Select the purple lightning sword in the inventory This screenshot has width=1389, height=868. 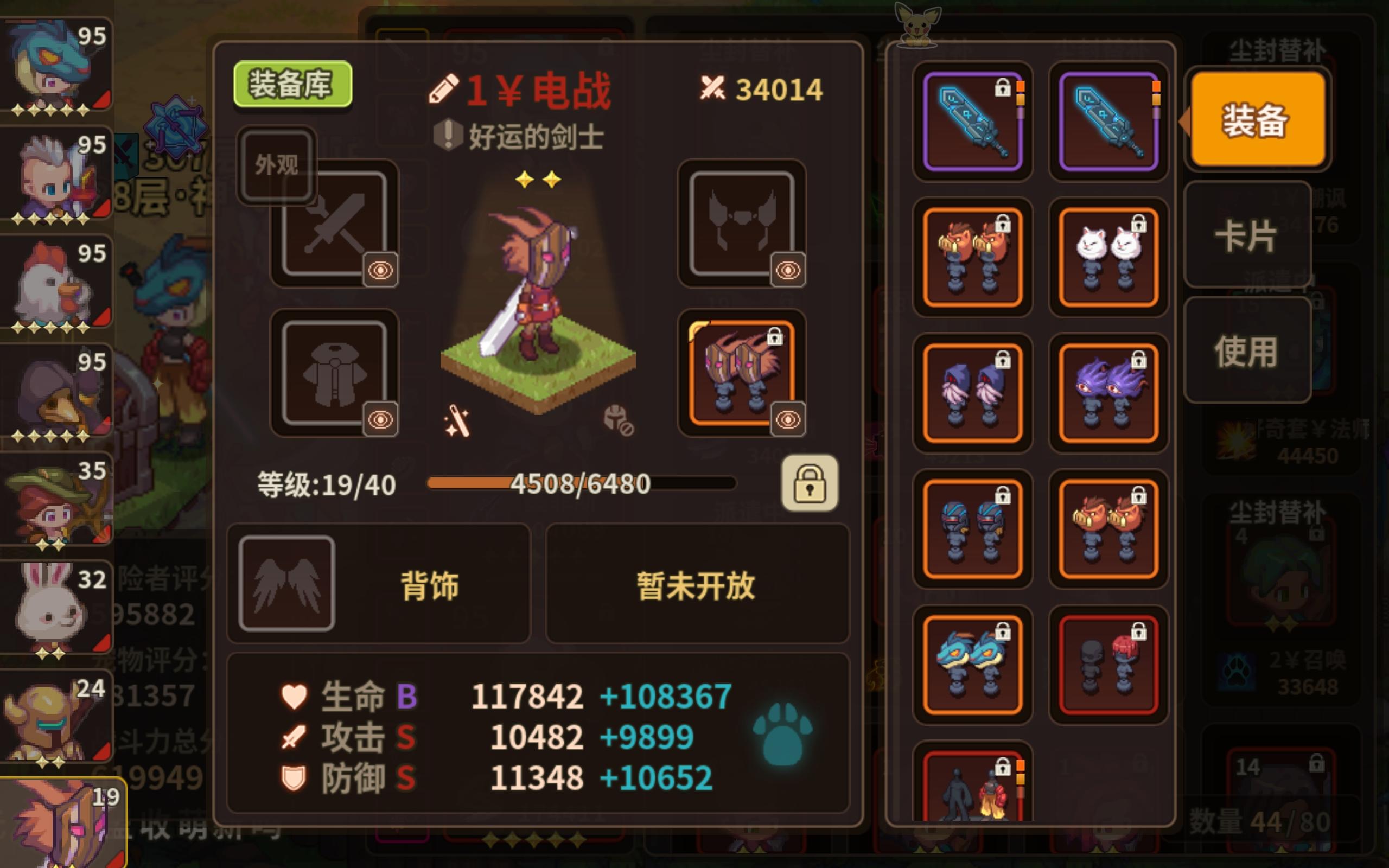tap(972, 120)
